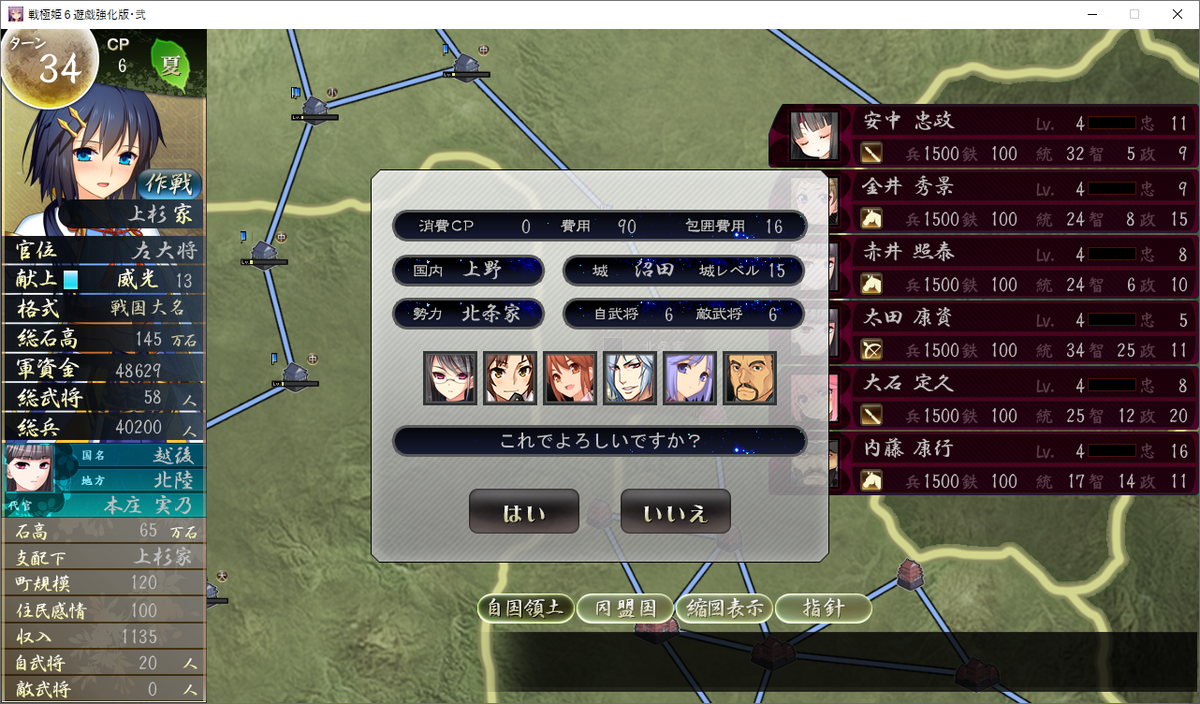Viewport: 1200px width, 704px height.
Task: Close the game window
Action: [1176, 14]
